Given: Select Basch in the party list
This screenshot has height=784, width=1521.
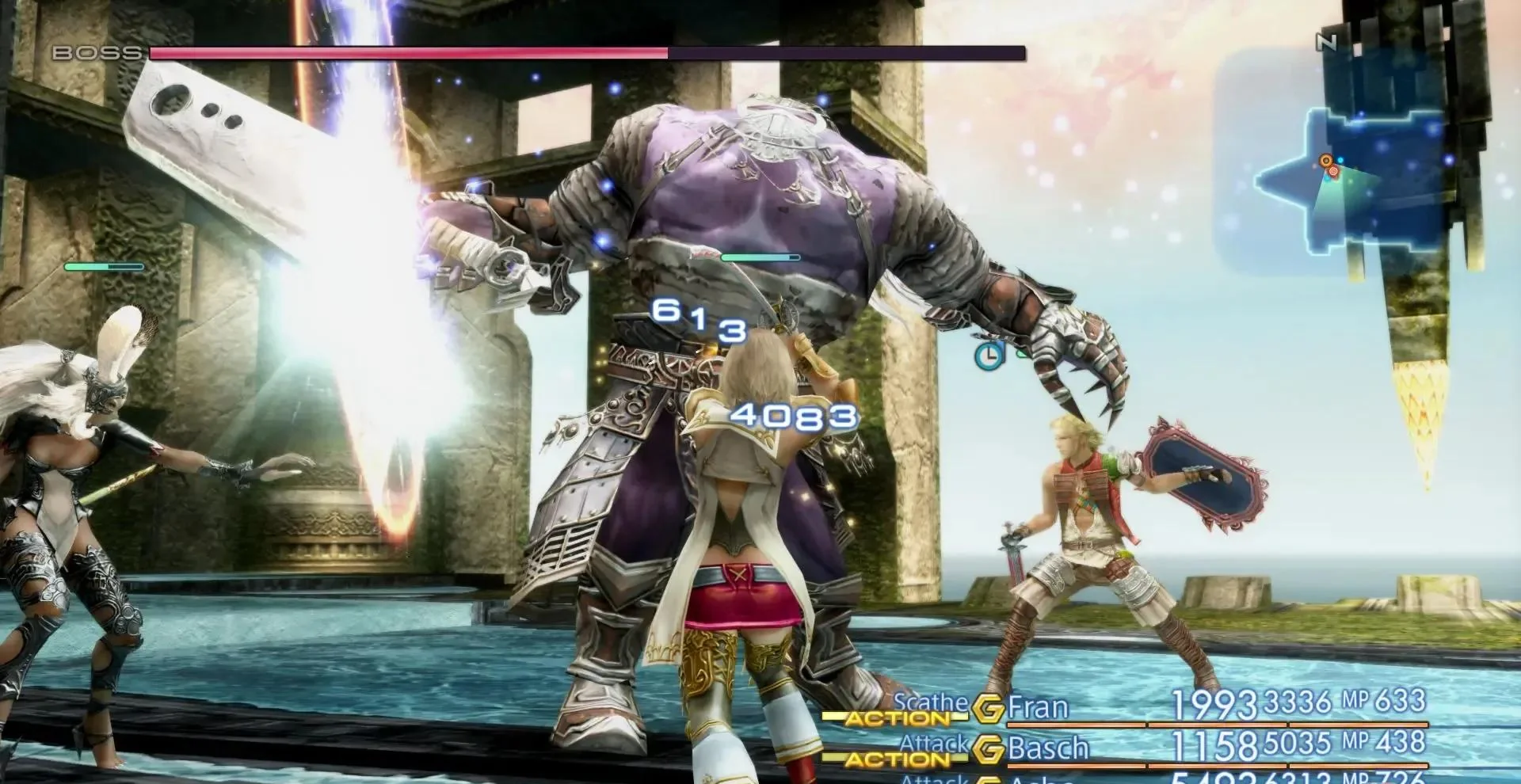Looking at the screenshot, I should tap(1048, 748).
